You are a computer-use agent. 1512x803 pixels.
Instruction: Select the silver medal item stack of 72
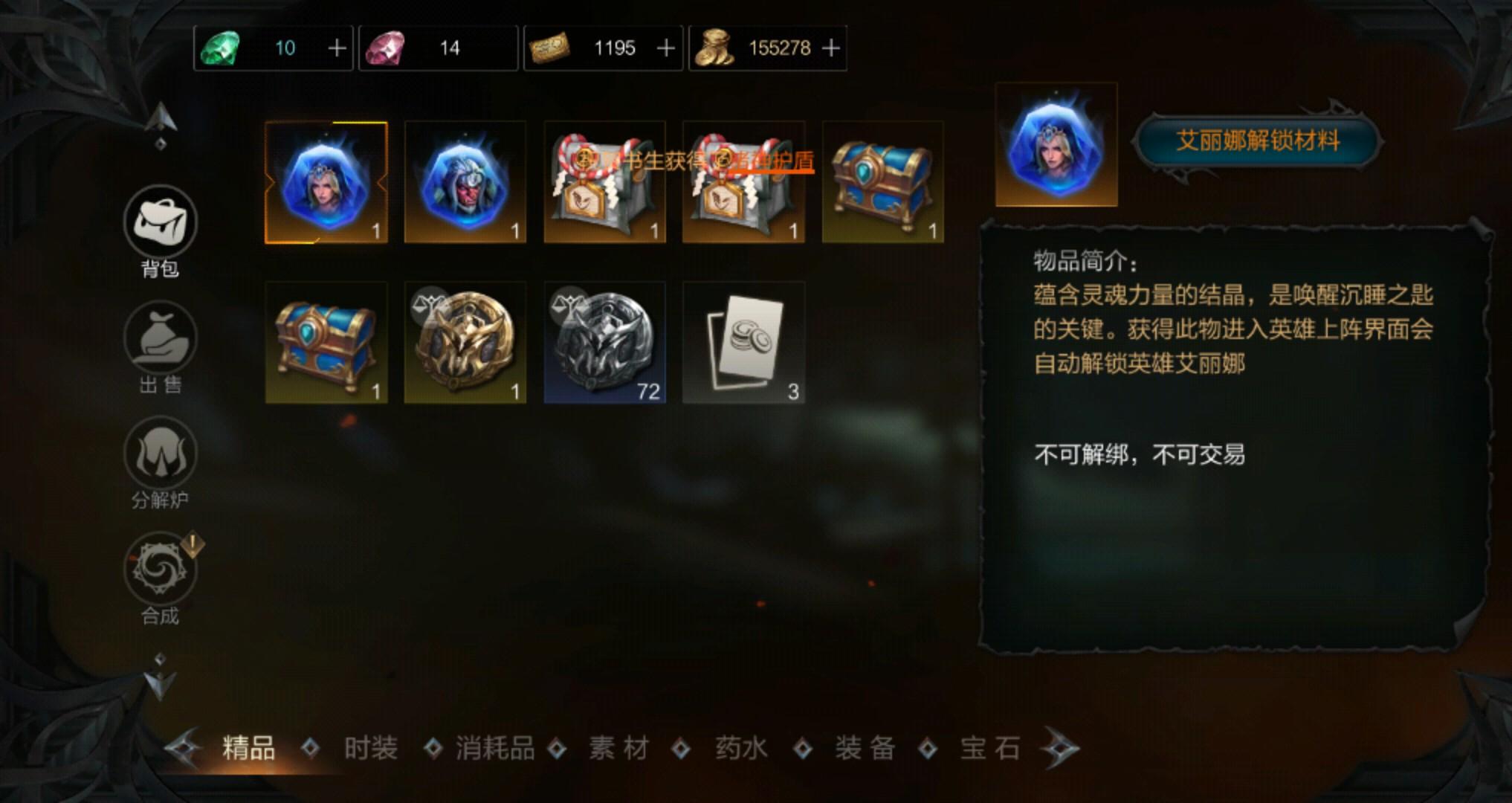tap(603, 342)
